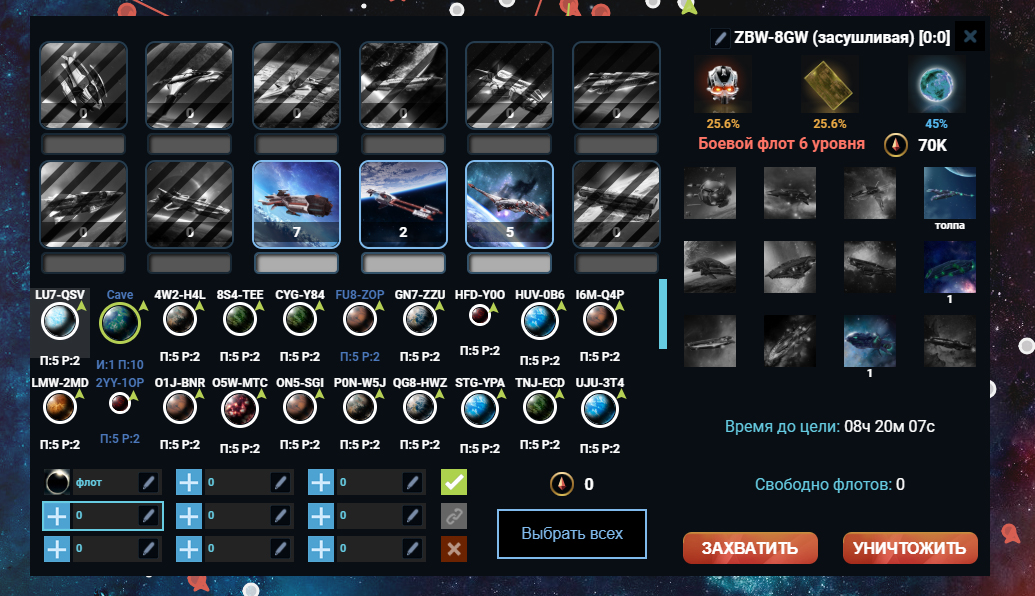This screenshot has height=596, width=1035.
Task: View the enemy ship labeled толпа
Action: coord(949,192)
